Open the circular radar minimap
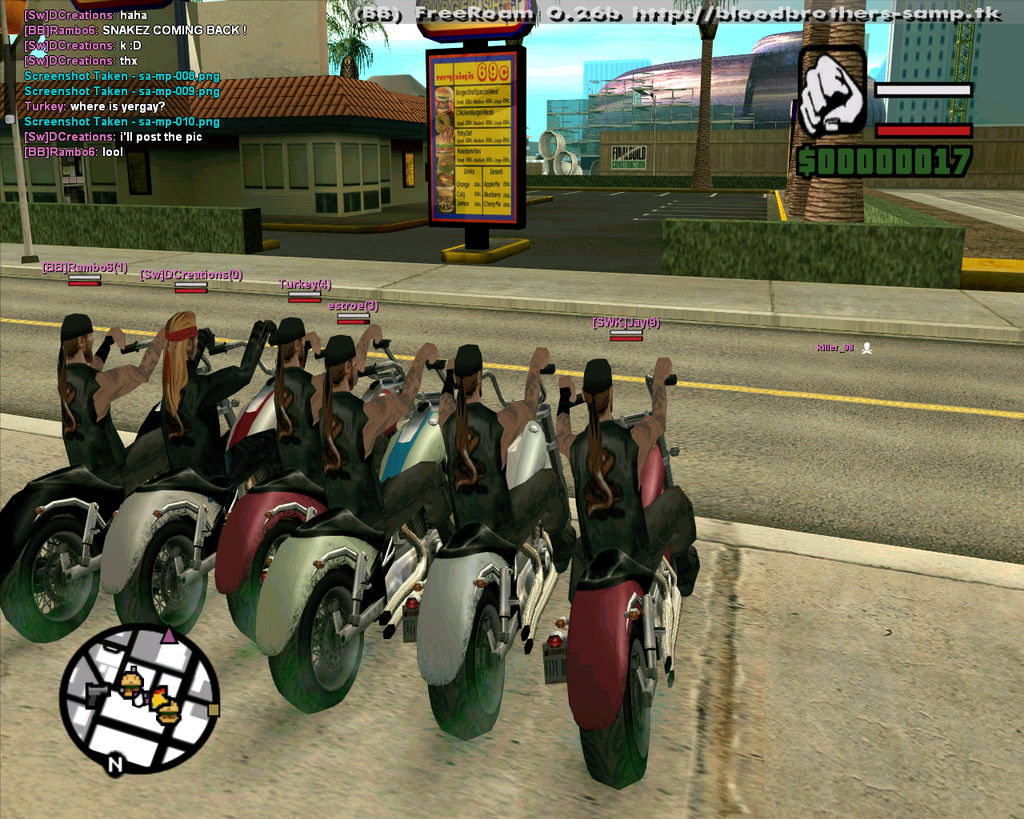 click(139, 697)
